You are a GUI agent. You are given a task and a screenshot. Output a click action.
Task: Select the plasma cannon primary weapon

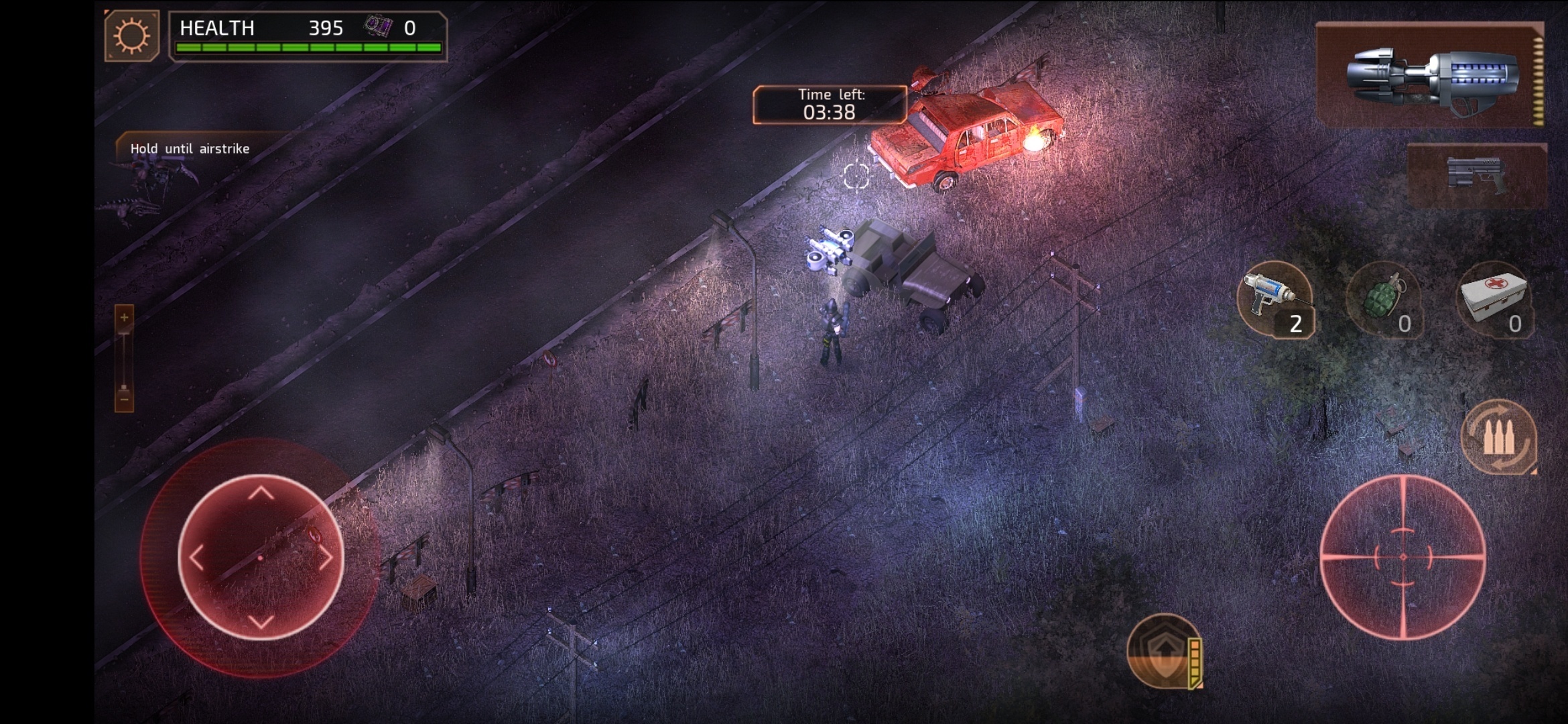tap(1430, 75)
